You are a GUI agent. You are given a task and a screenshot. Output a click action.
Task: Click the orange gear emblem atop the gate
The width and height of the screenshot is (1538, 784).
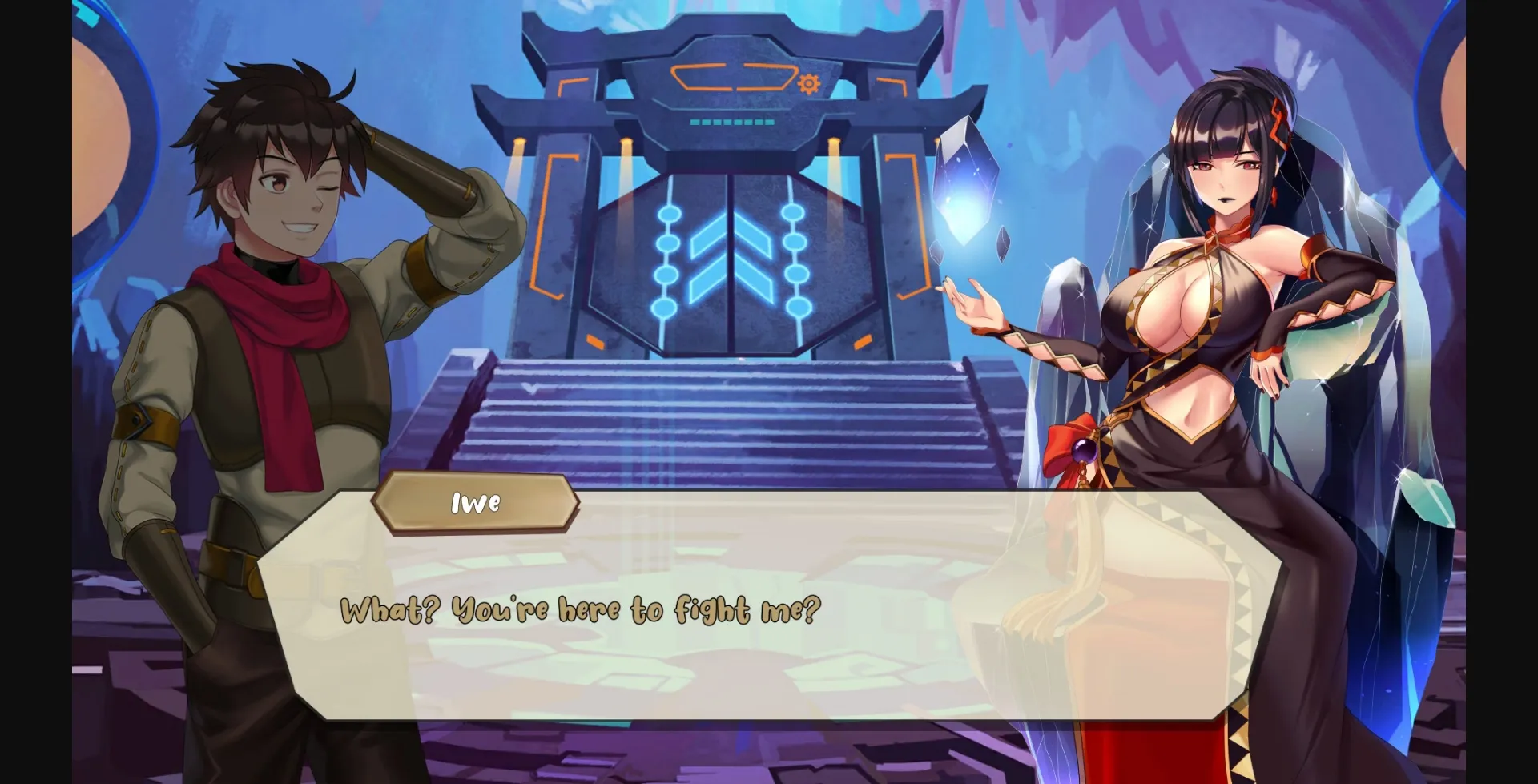(807, 82)
